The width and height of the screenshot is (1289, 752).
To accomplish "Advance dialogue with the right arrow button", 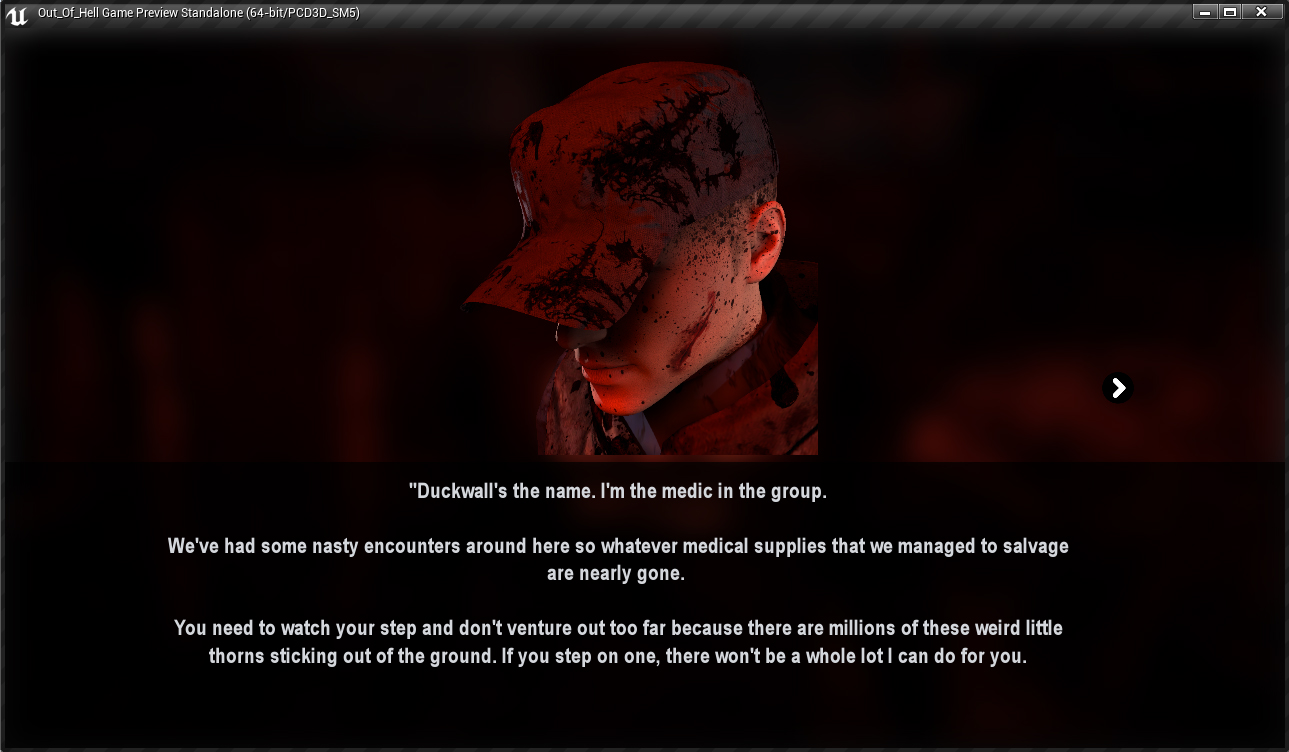I will tap(1118, 388).
